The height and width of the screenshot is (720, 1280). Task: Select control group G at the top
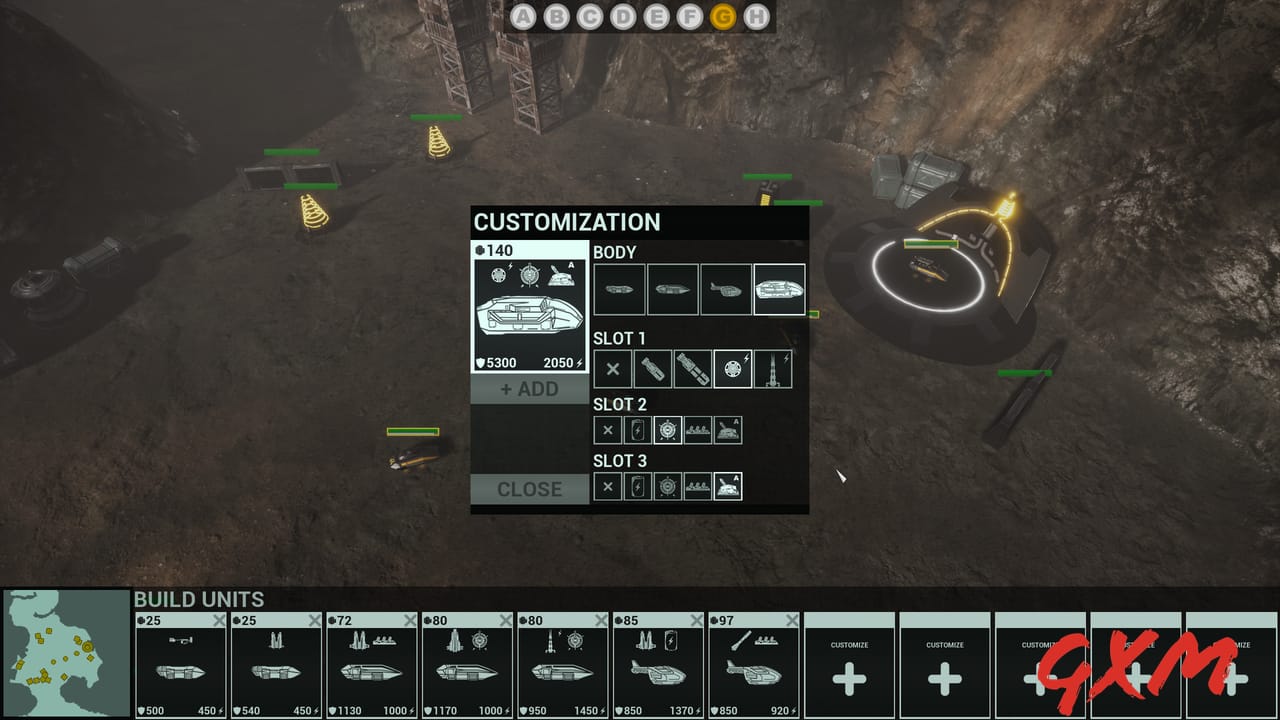(724, 16)
